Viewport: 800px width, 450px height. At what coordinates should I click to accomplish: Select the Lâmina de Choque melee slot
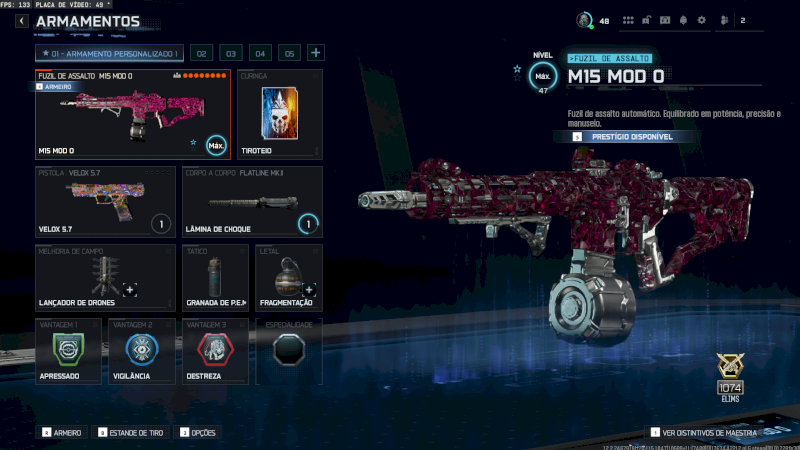point(252,202)
